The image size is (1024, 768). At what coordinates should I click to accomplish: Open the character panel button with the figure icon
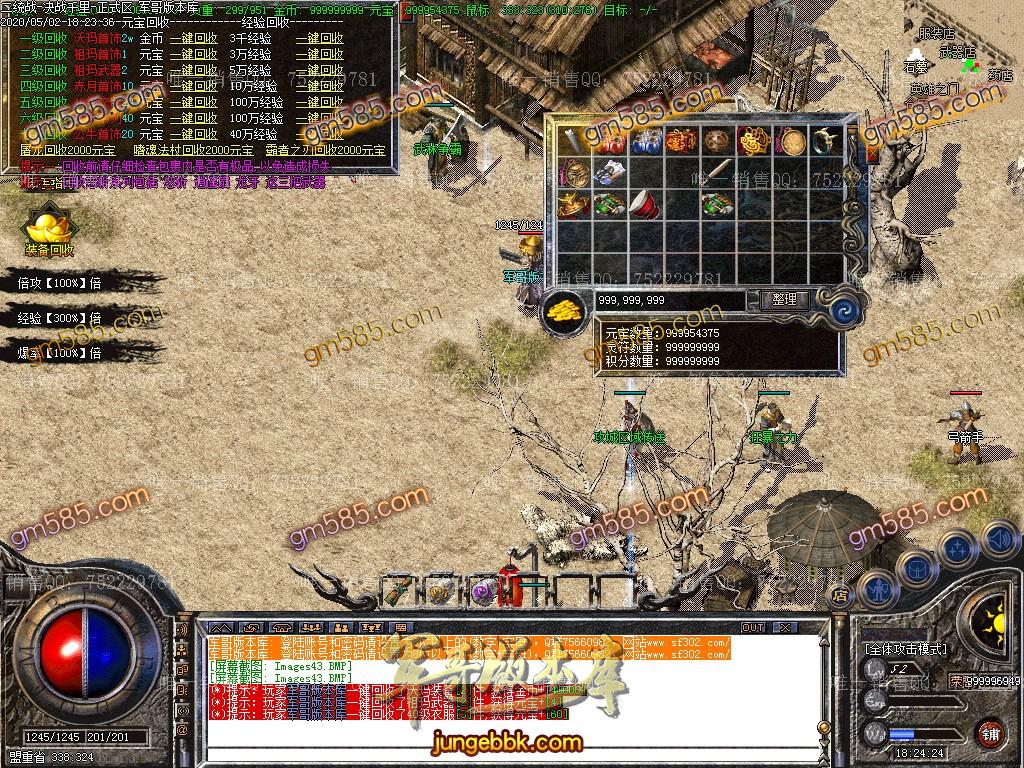[x=876, y=588]
